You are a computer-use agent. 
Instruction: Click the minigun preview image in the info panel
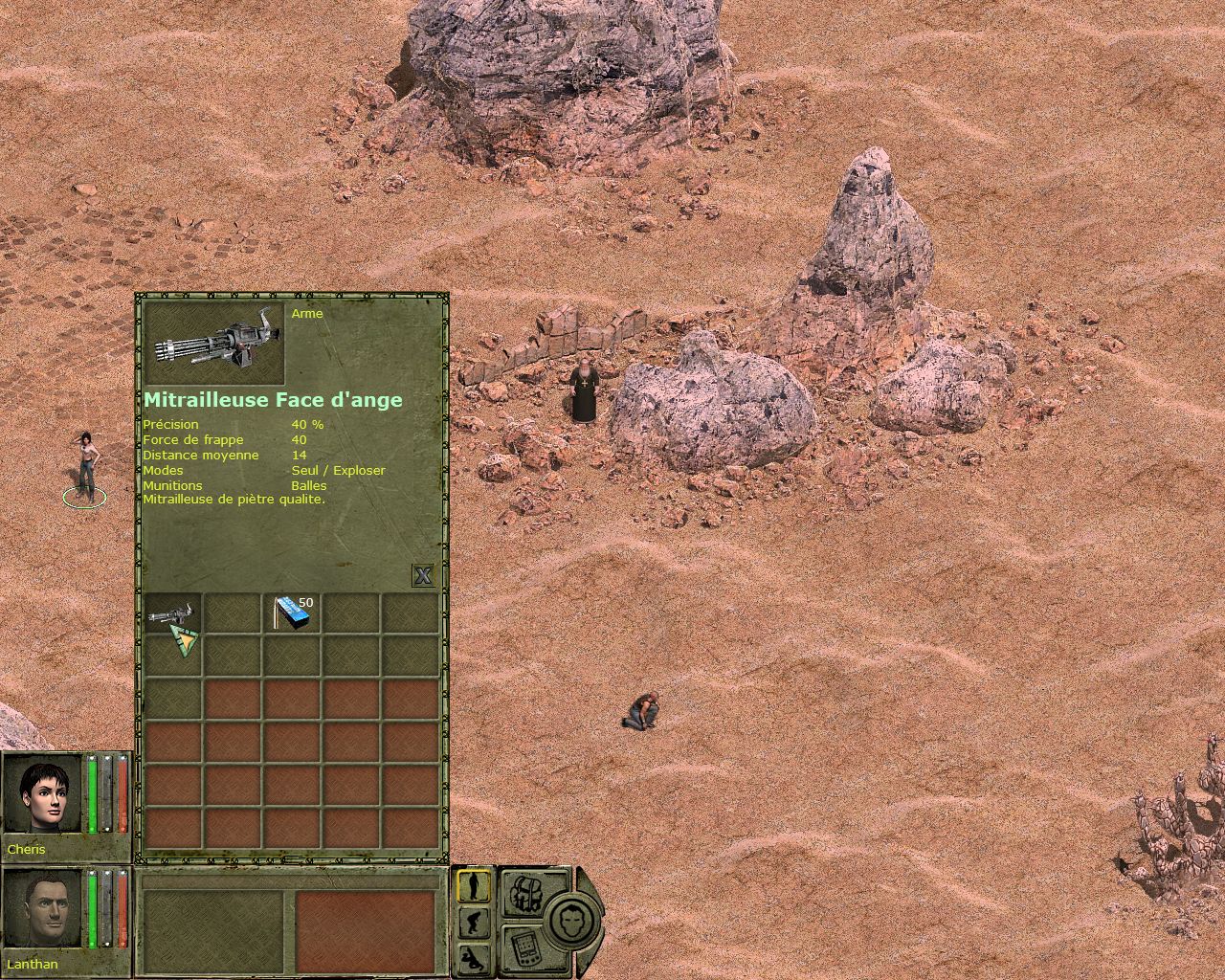214,345
